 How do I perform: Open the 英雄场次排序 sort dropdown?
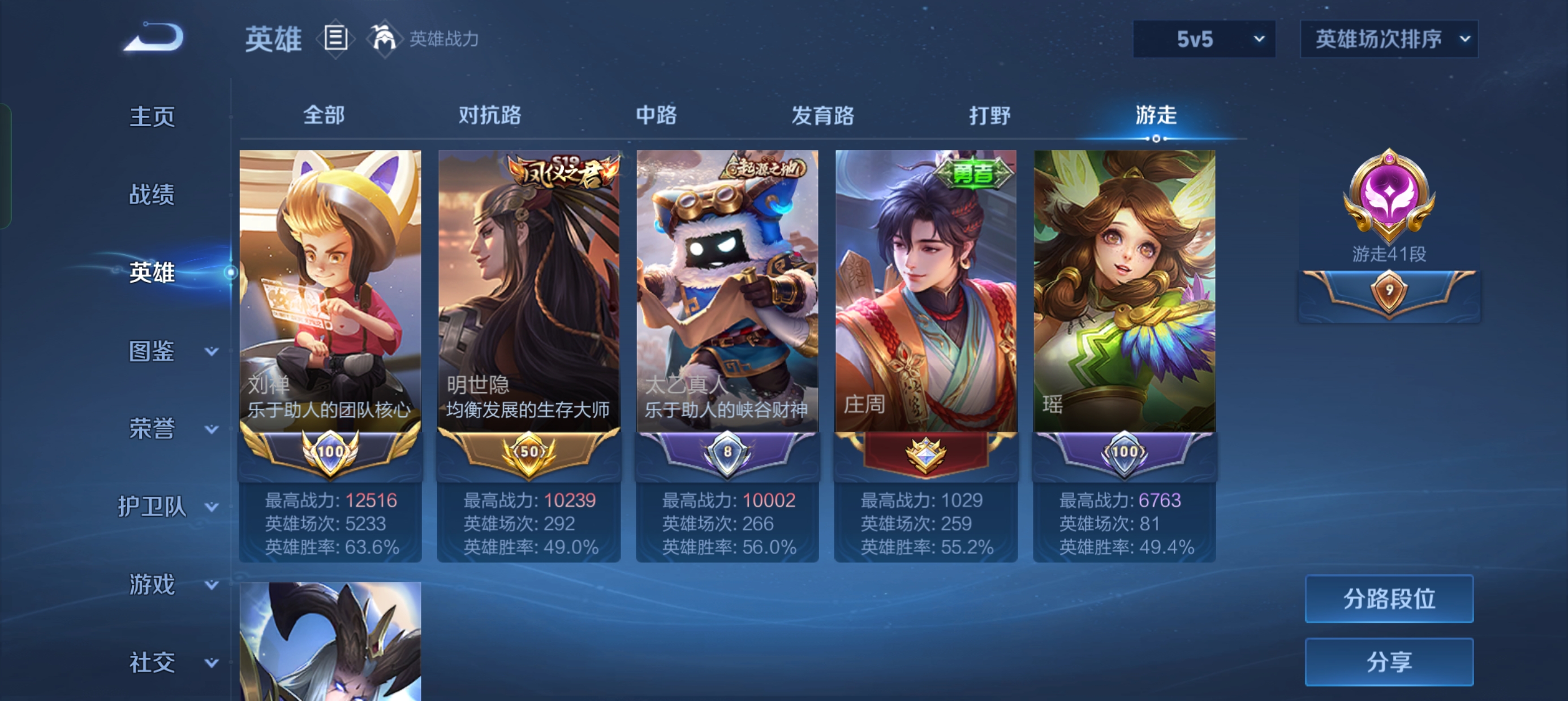tap(1389, 40)
